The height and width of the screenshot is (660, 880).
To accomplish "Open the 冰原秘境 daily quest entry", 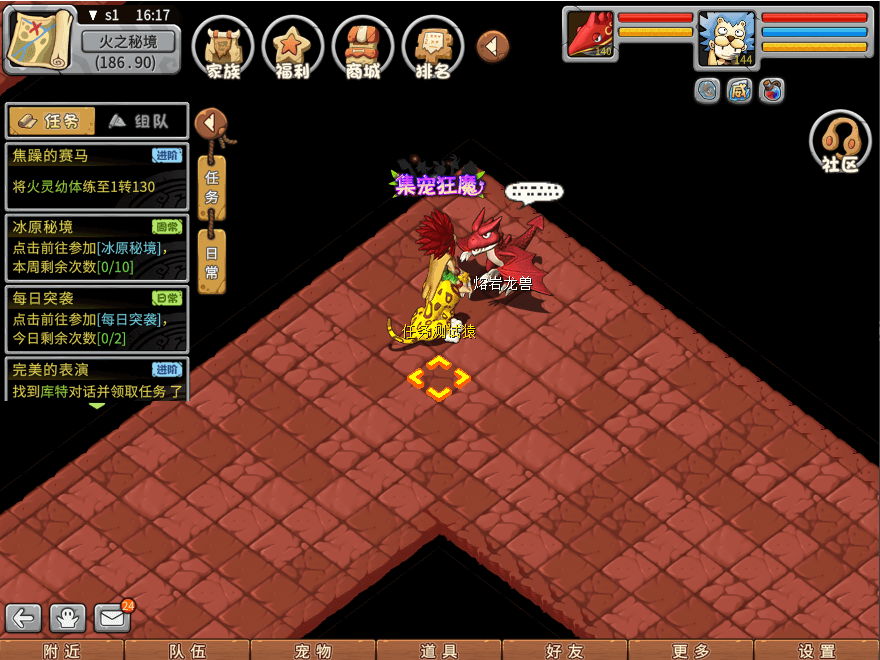I will pyautogui.click(x=96, y=247).
